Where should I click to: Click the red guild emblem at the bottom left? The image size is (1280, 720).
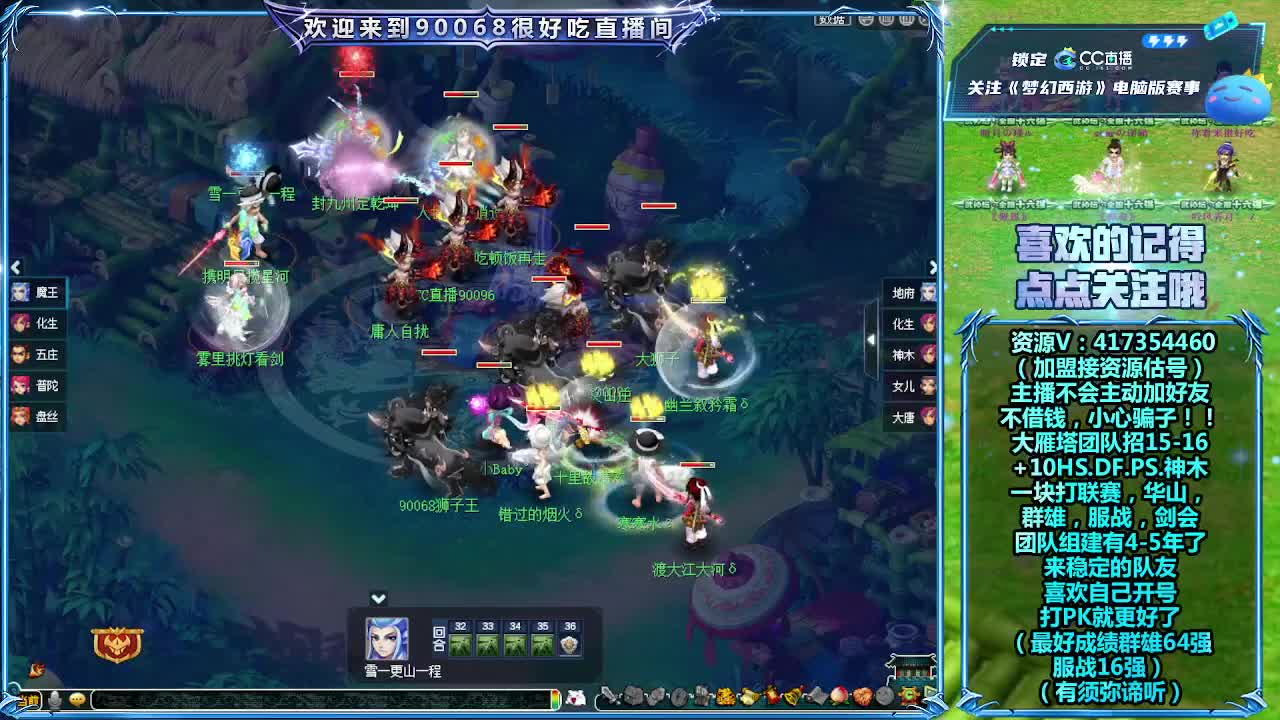tap(118, 645)
